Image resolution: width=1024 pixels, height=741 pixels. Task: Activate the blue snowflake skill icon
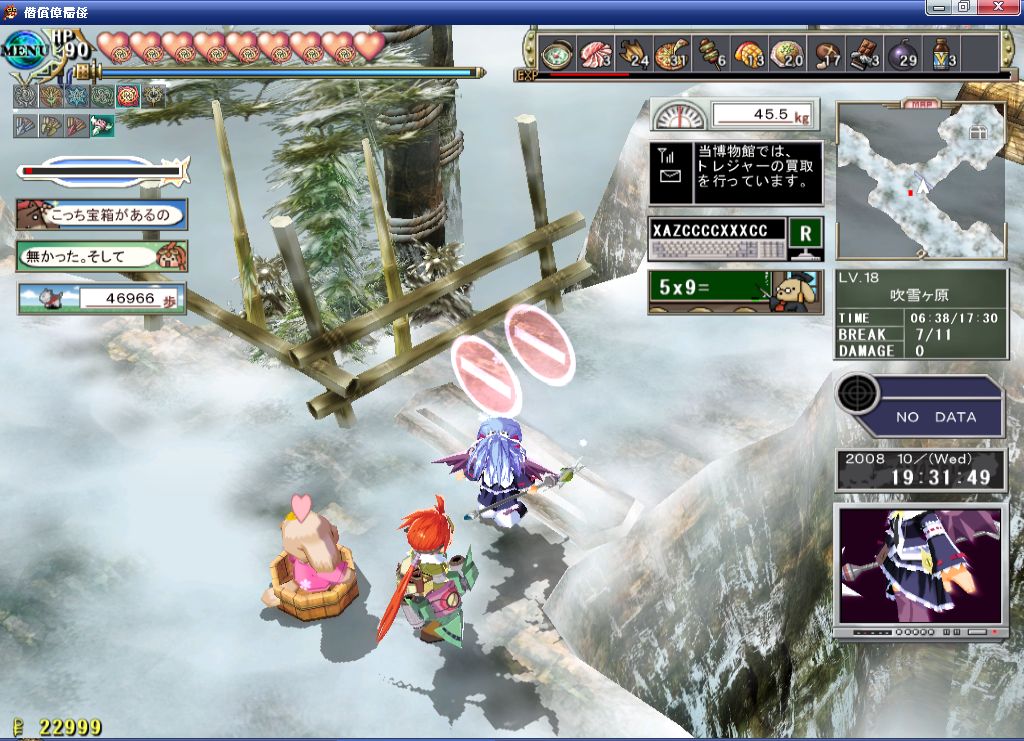[76, 96]
